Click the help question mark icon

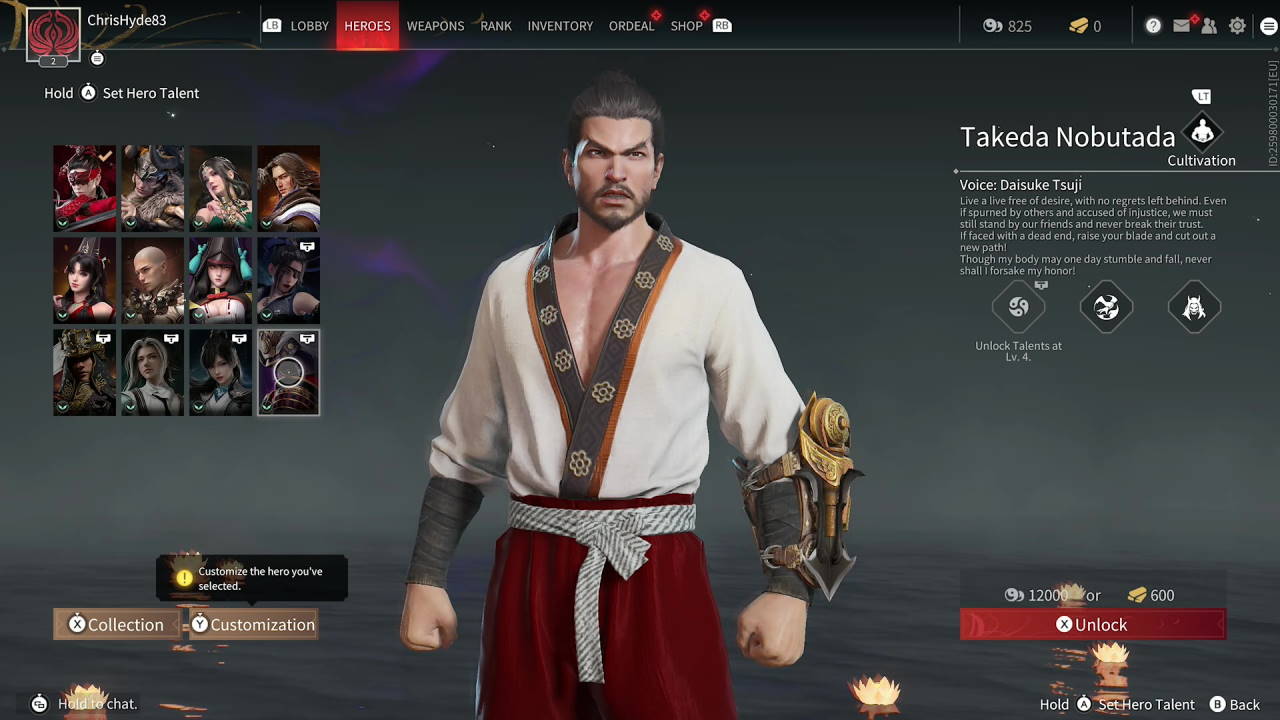pyautogui.click(x=1153, y=26)
